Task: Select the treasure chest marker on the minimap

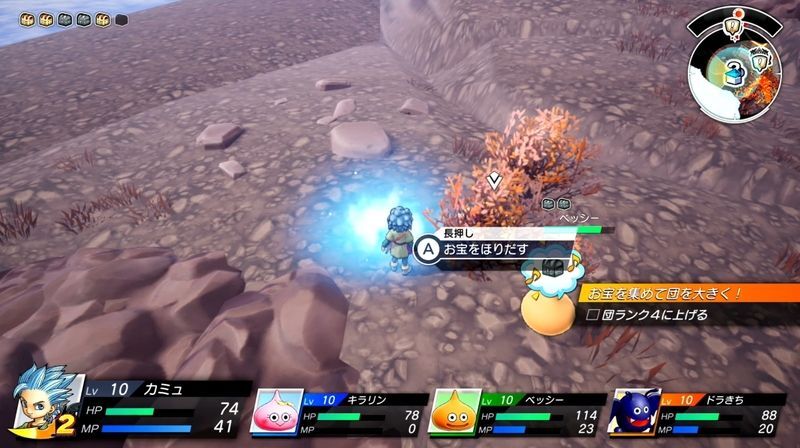Action: click(735, 69)
